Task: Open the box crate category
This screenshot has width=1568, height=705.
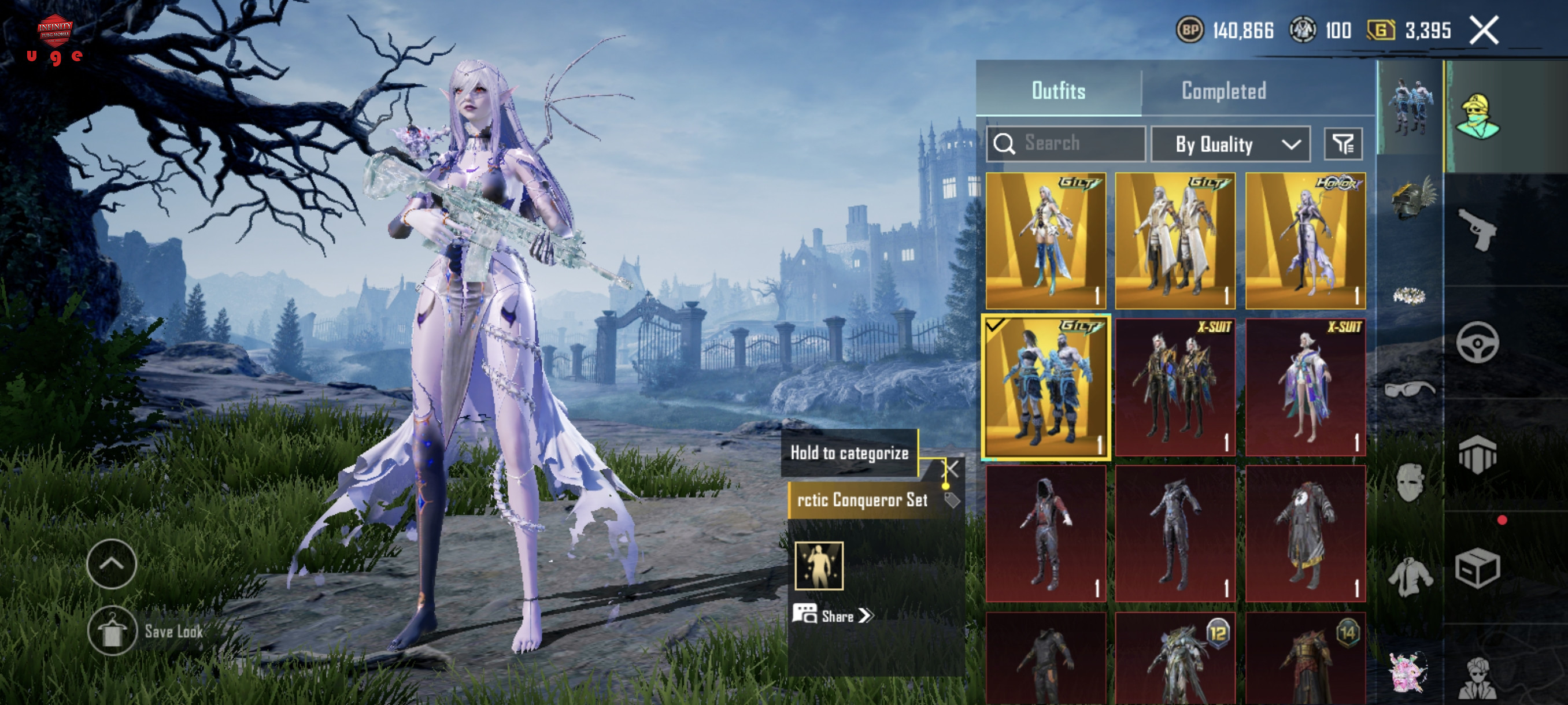Action: pyautogui.click(x=1478, y=568)
